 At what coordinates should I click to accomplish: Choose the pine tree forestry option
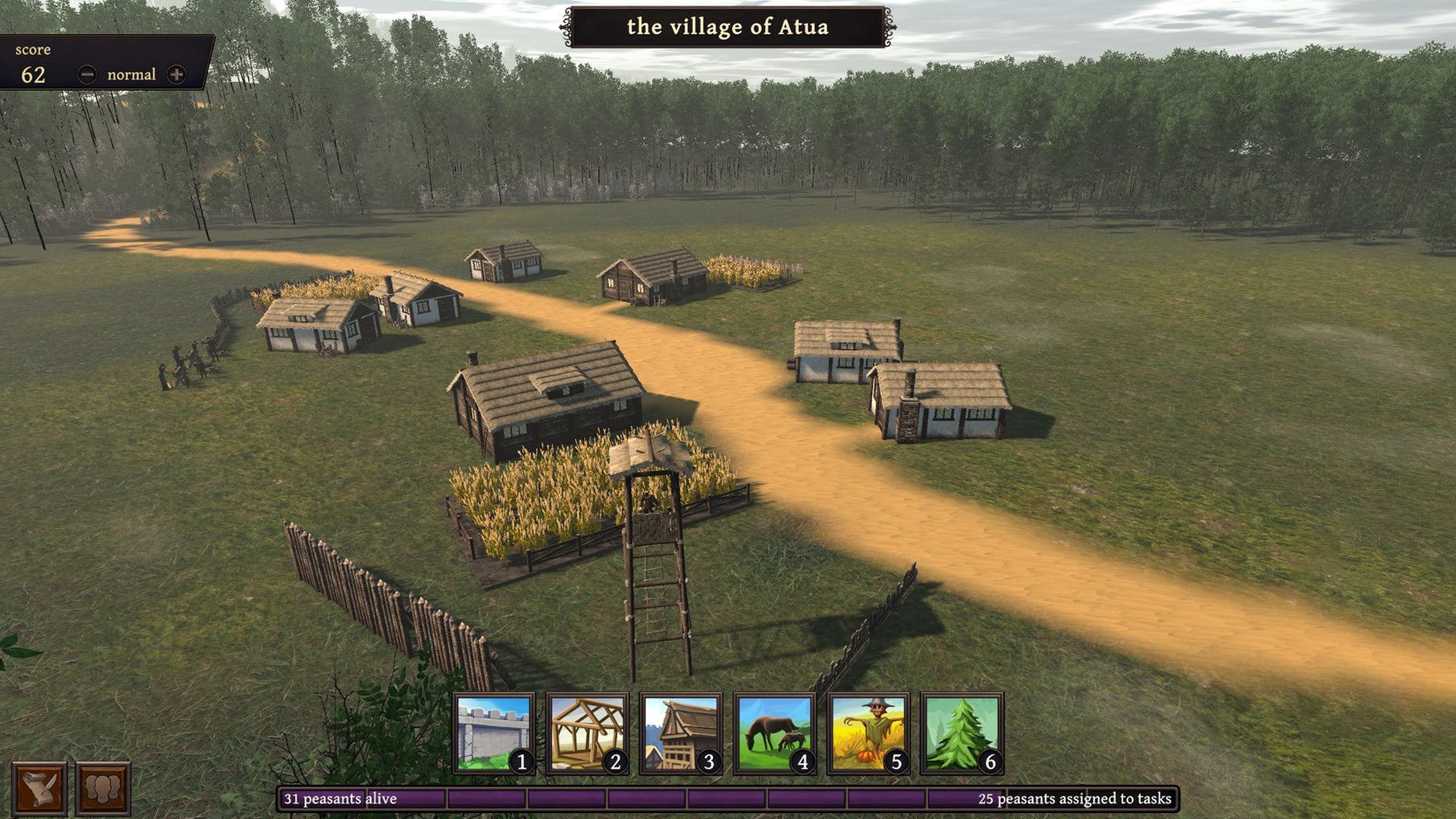(x=962, y=733)
